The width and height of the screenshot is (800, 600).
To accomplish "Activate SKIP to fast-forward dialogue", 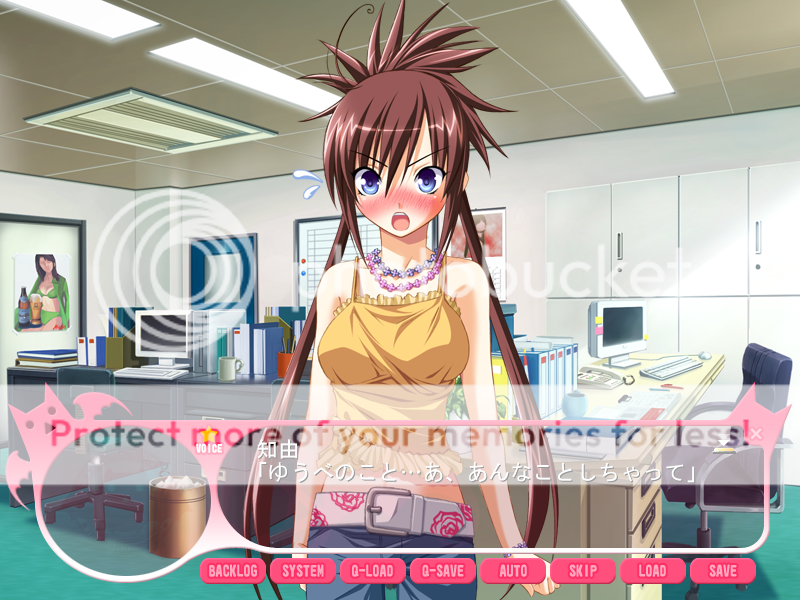I will pyautogui.click(x=583, y=571).
